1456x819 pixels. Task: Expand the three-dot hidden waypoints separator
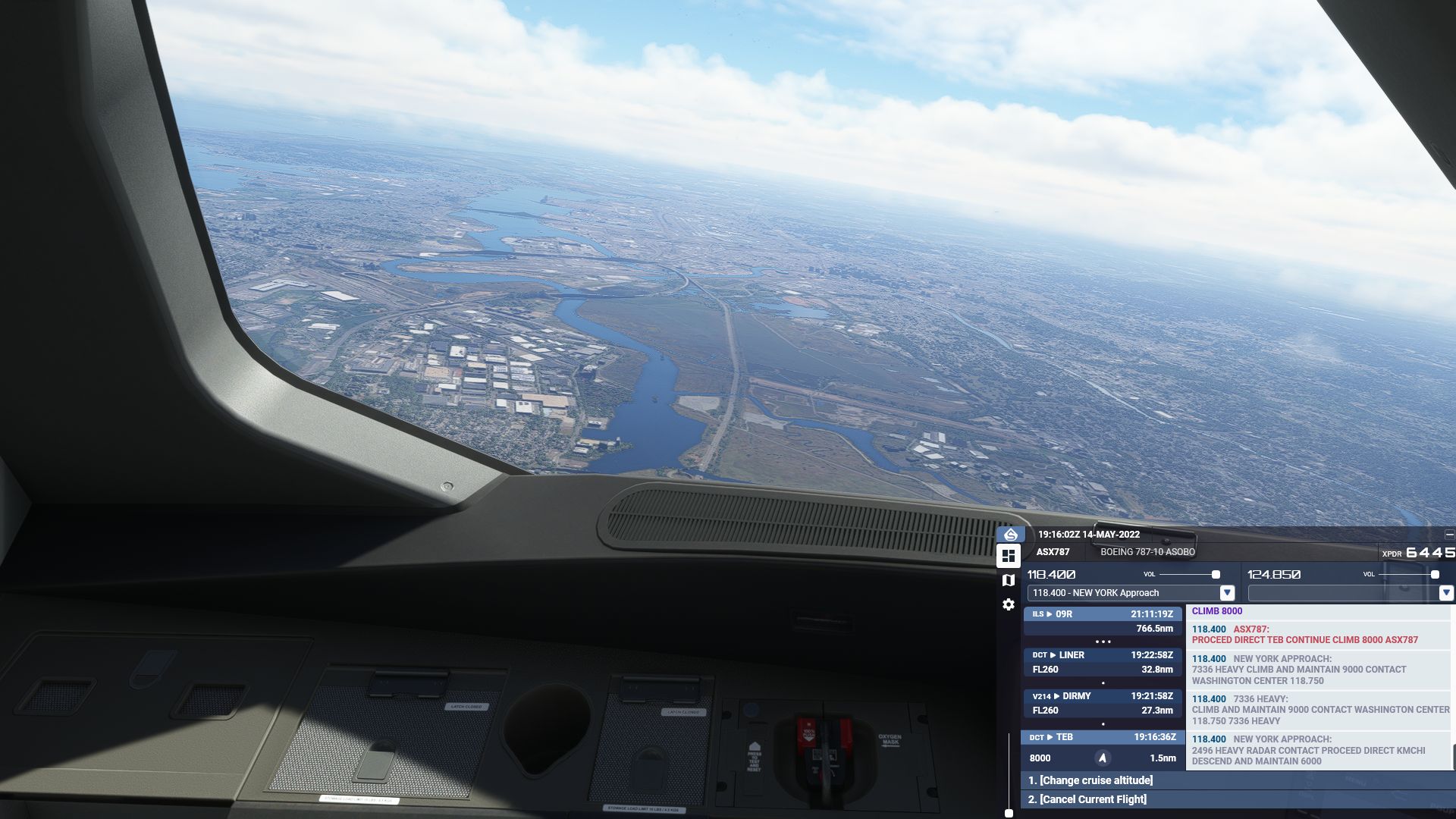[x=1103, y=642]
